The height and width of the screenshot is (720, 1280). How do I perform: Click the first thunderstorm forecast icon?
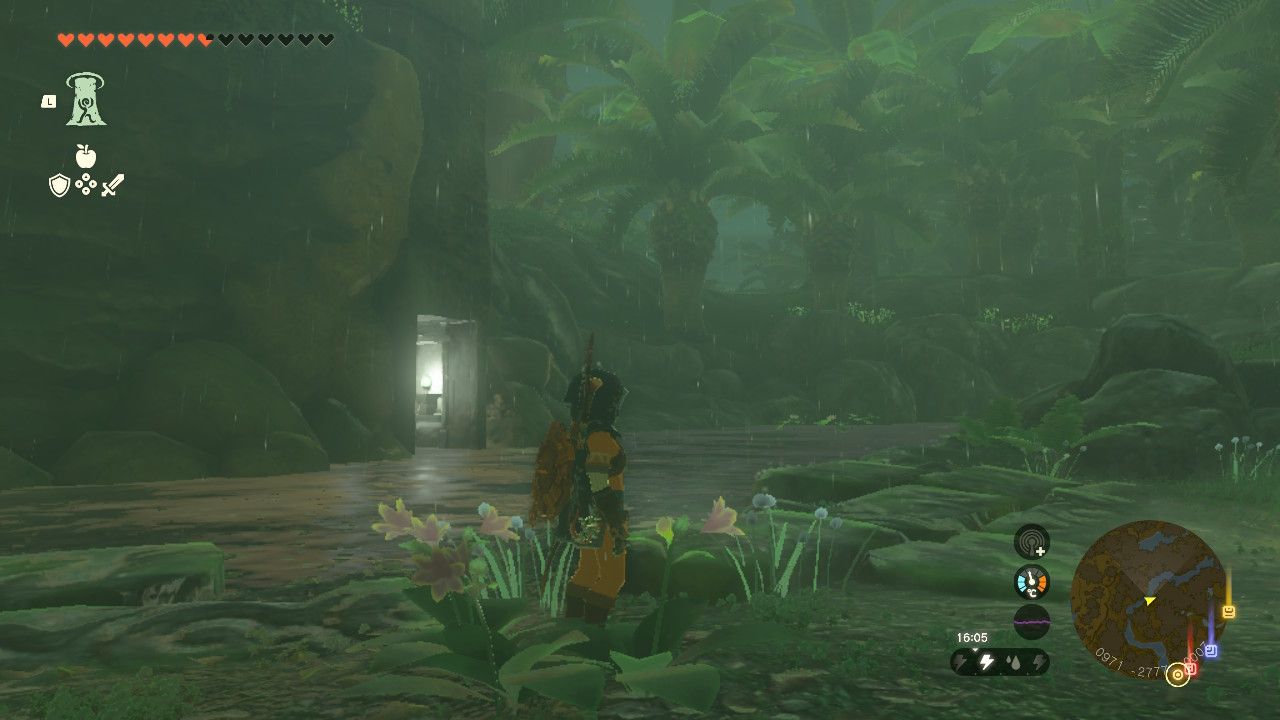pyautogui.click(x=960, y=661)
